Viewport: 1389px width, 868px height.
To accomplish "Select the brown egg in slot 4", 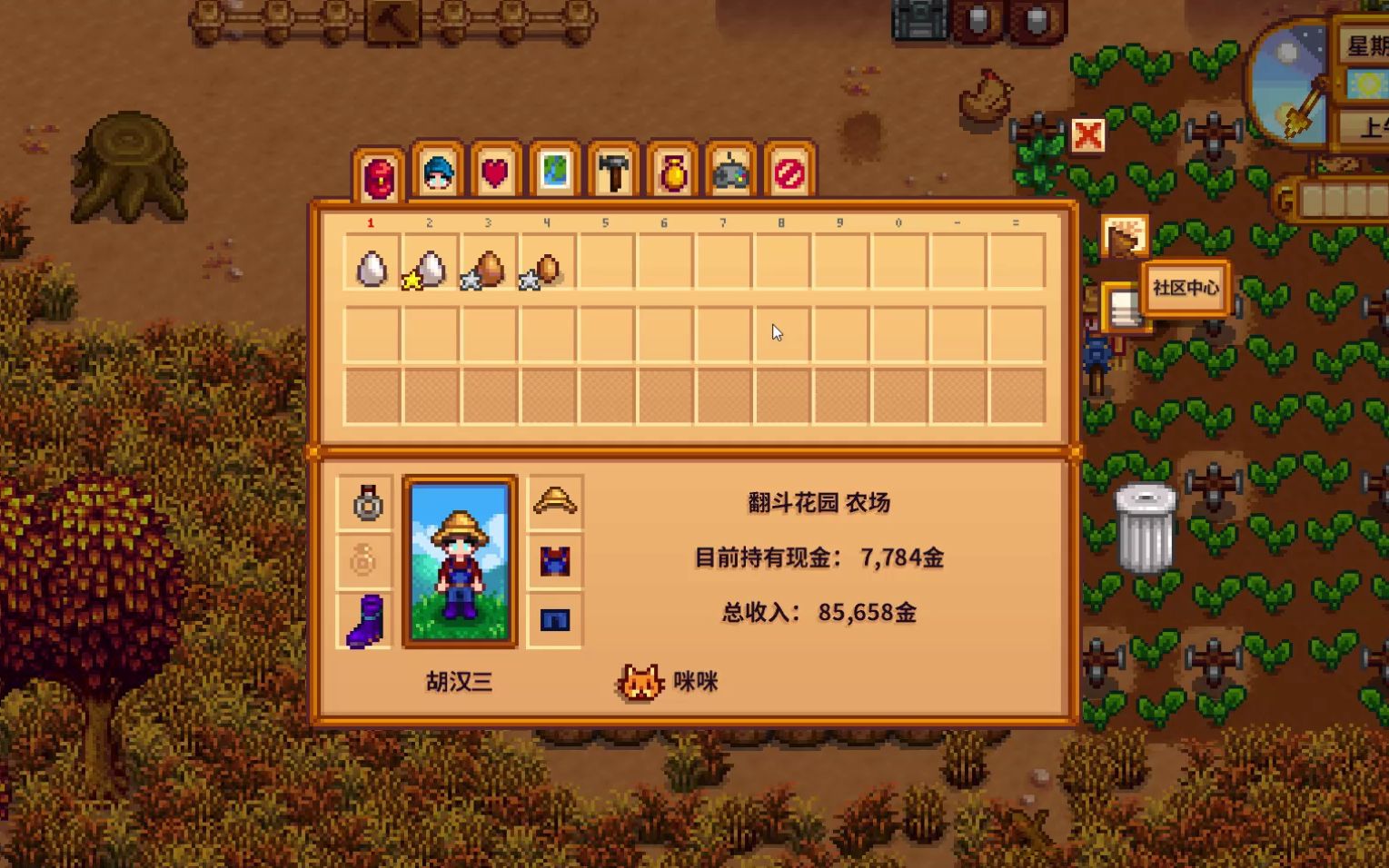I will click(x=547, y=266).
